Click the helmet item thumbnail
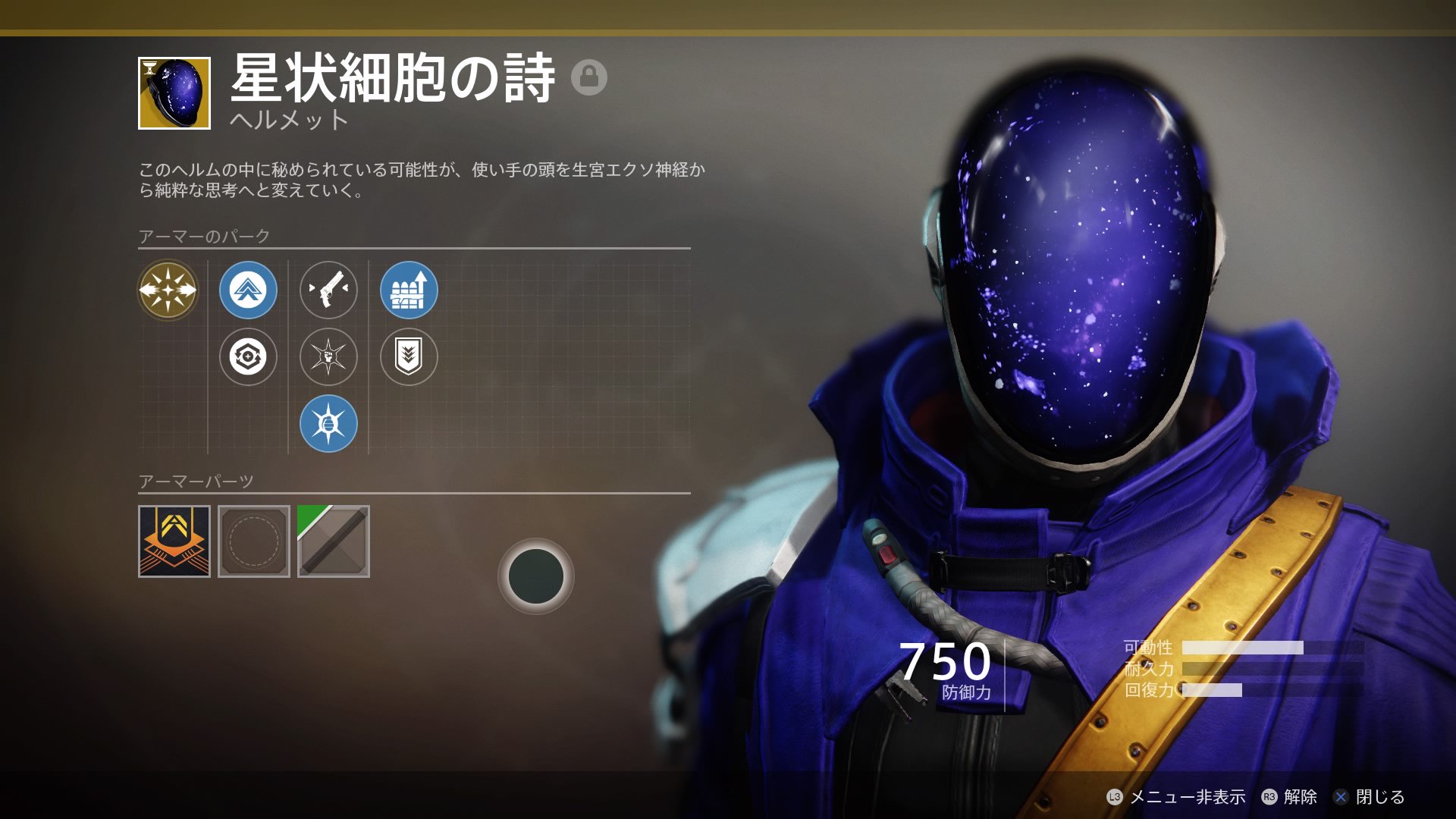Viewport: 1456px width, 819px height. (x=174, y=93)
